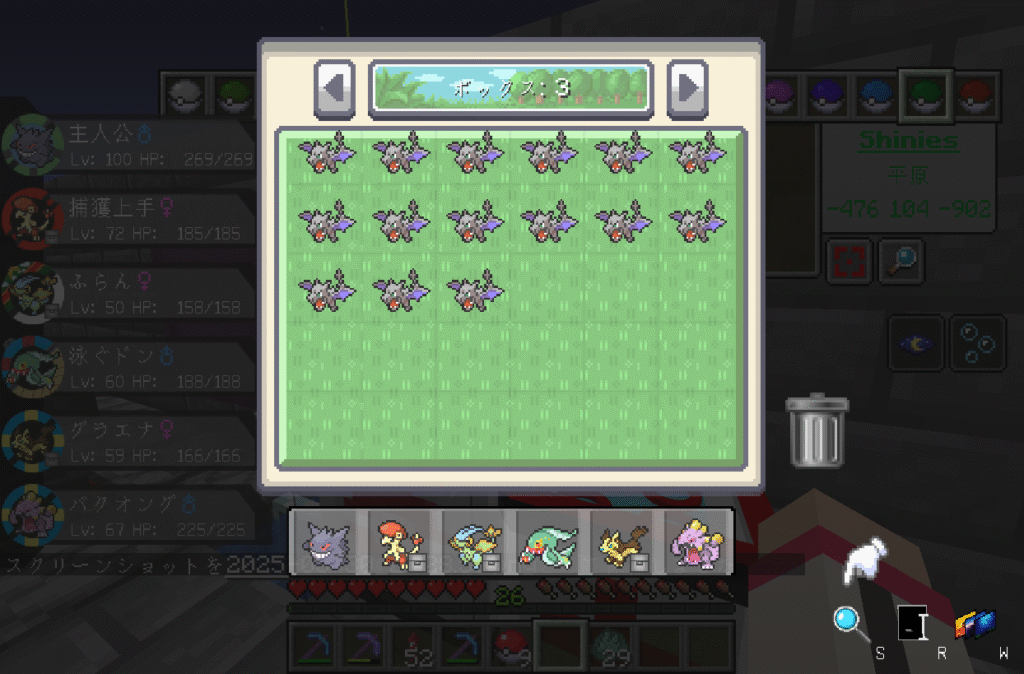The height and width of the screenshot is (674, 1024).
Task: Go to the next PC box
Action: coord(687,88)
